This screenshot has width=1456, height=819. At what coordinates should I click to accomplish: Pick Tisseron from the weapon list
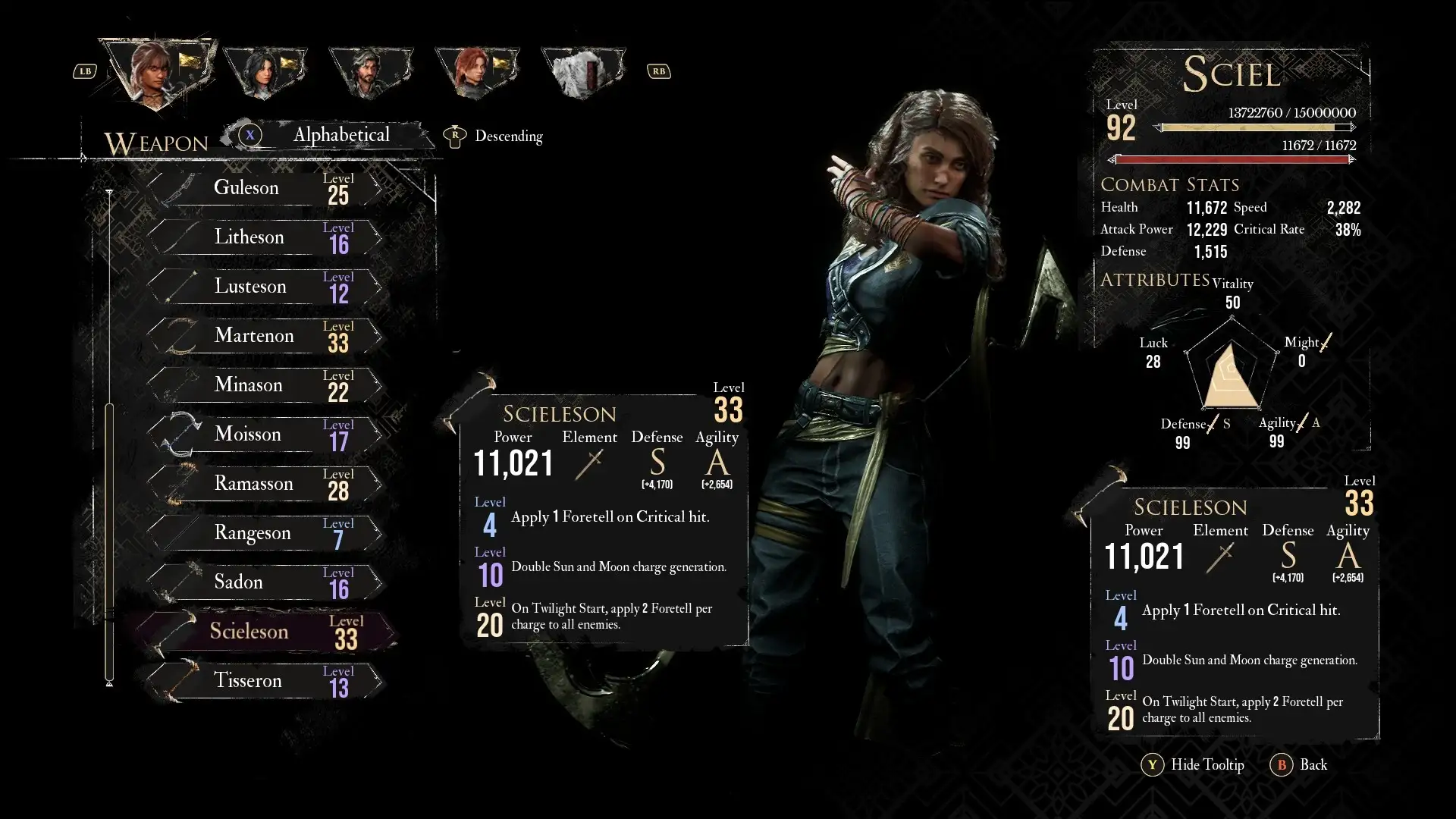coord(265,681)
